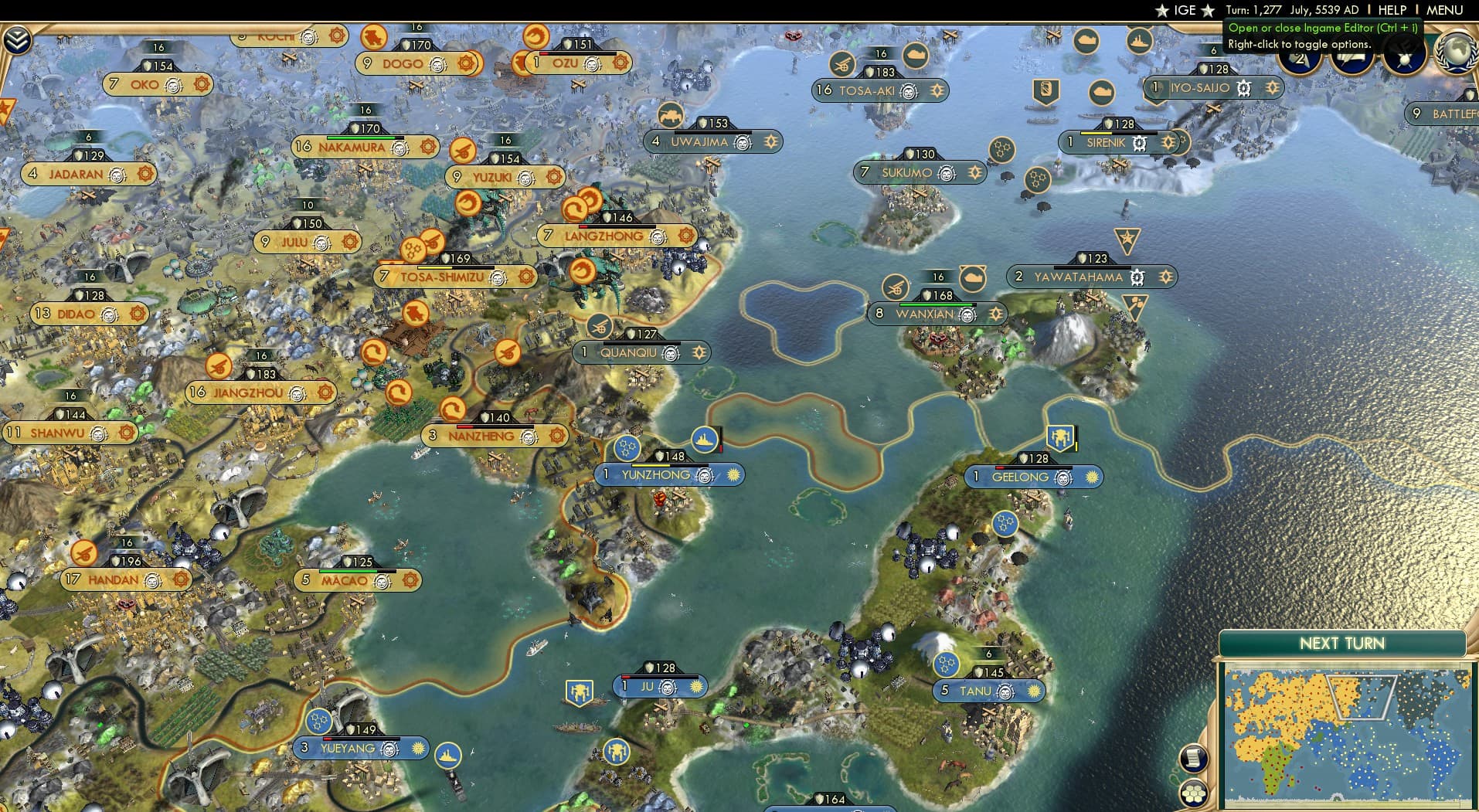Click the sun icon on the Ju banner
This screenshot has width=1479, height=812.
[x=695, y=686]
